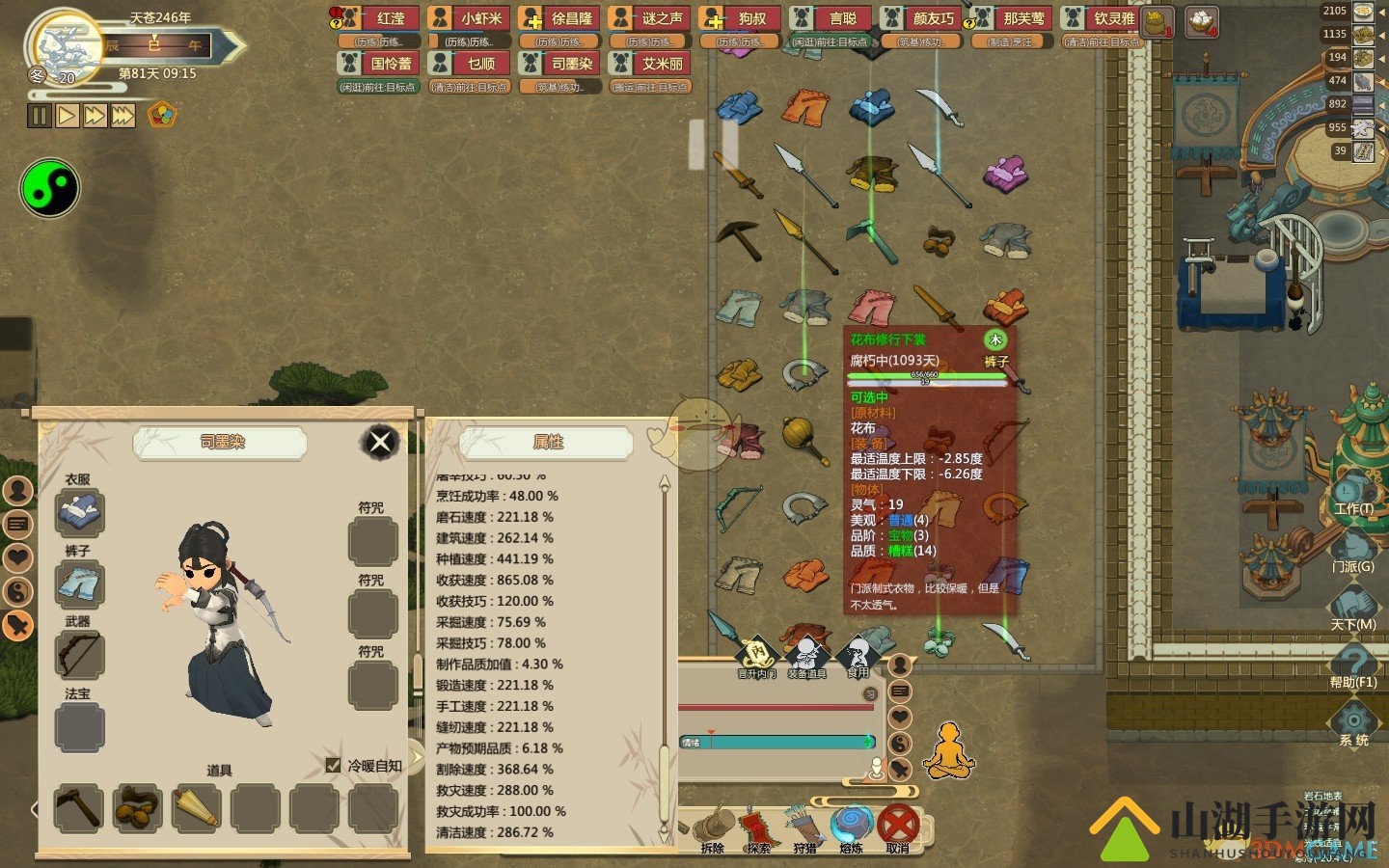Choose the 狩猎 hunting command
The image size is (1389, 868).
coord(804,827)
